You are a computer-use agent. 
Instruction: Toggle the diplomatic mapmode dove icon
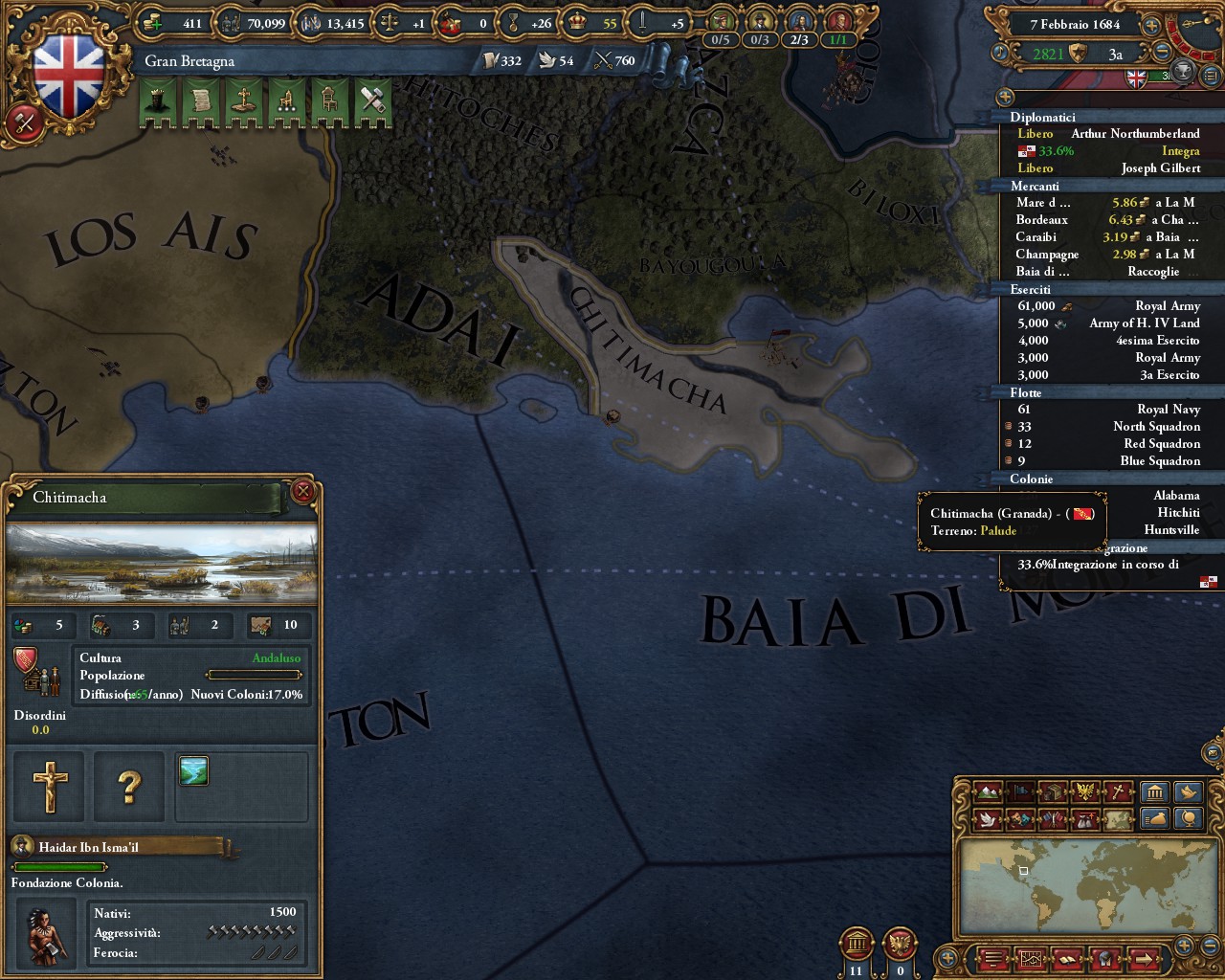pos(988,818)
